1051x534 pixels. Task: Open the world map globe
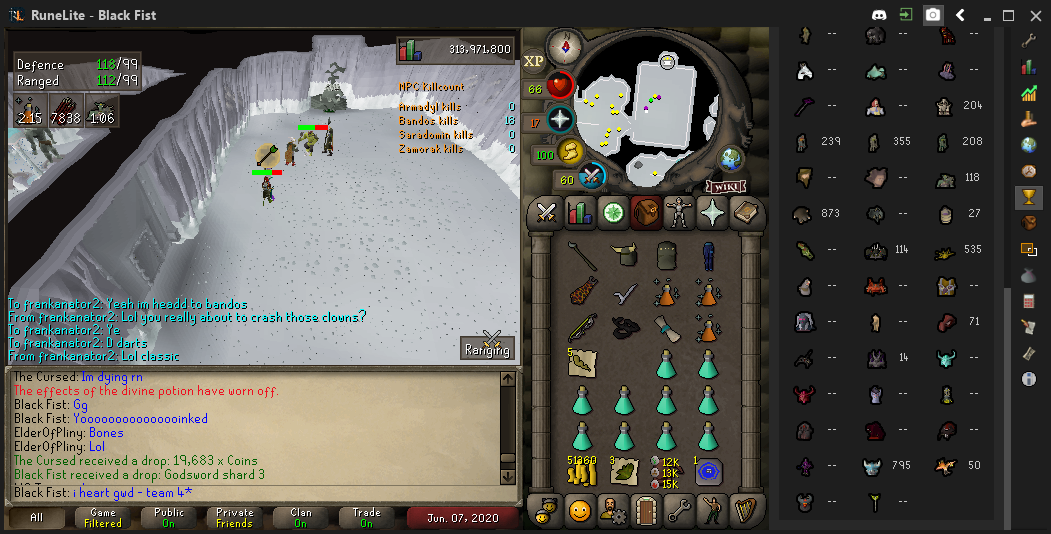click(732, 158)
